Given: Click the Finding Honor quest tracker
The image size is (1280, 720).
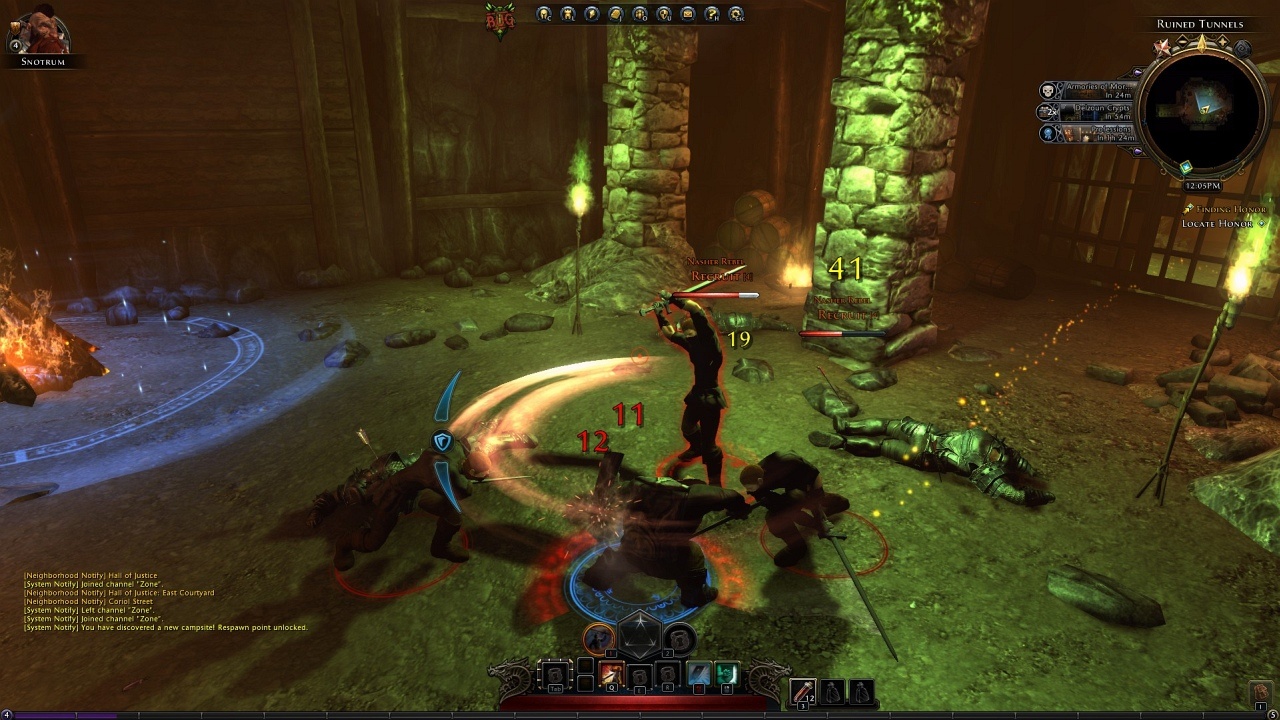Looking at the screenshot, I should tap(1224, 210).
